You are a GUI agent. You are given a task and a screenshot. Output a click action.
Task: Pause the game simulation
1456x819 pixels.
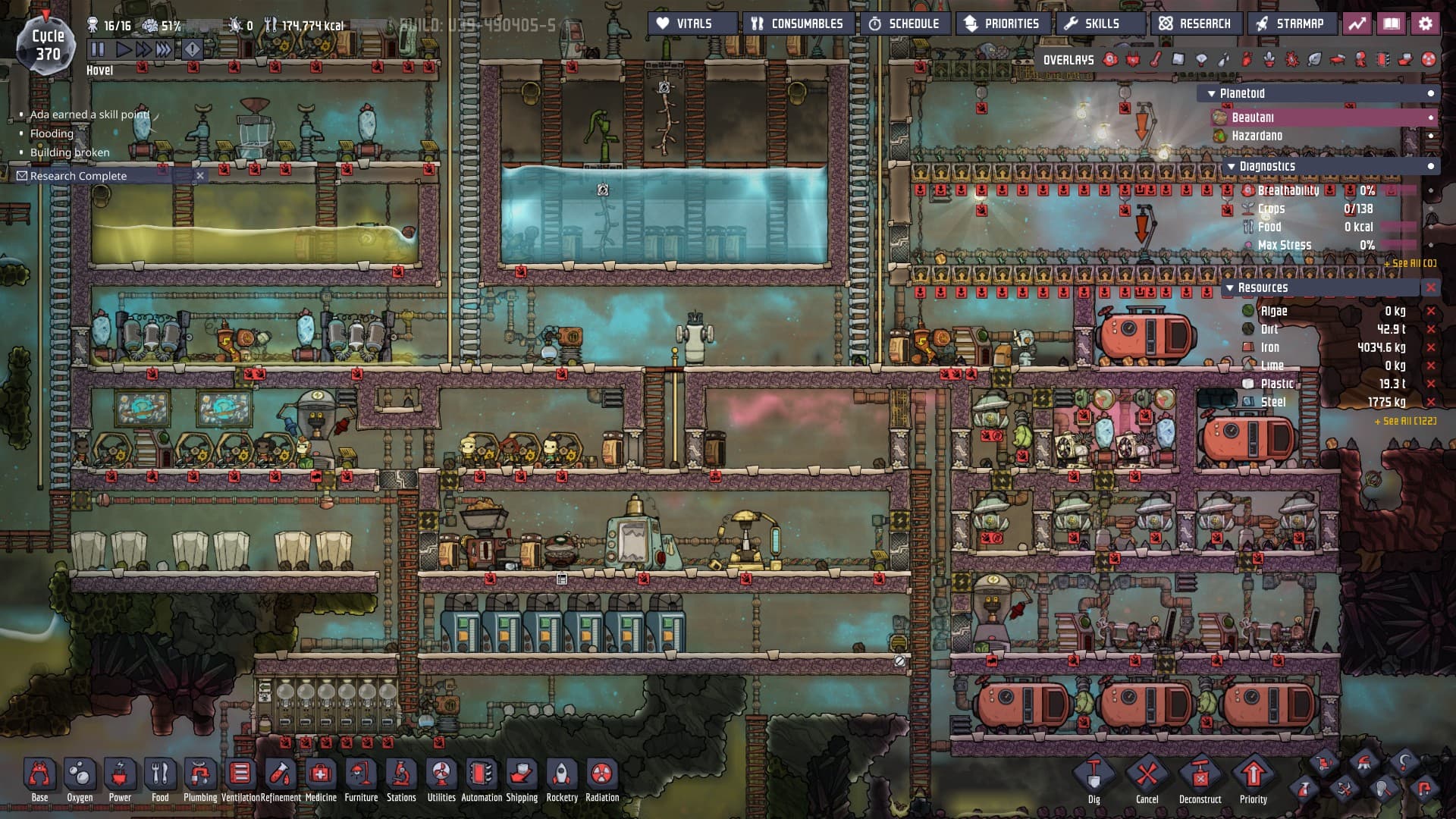point(98,50)
